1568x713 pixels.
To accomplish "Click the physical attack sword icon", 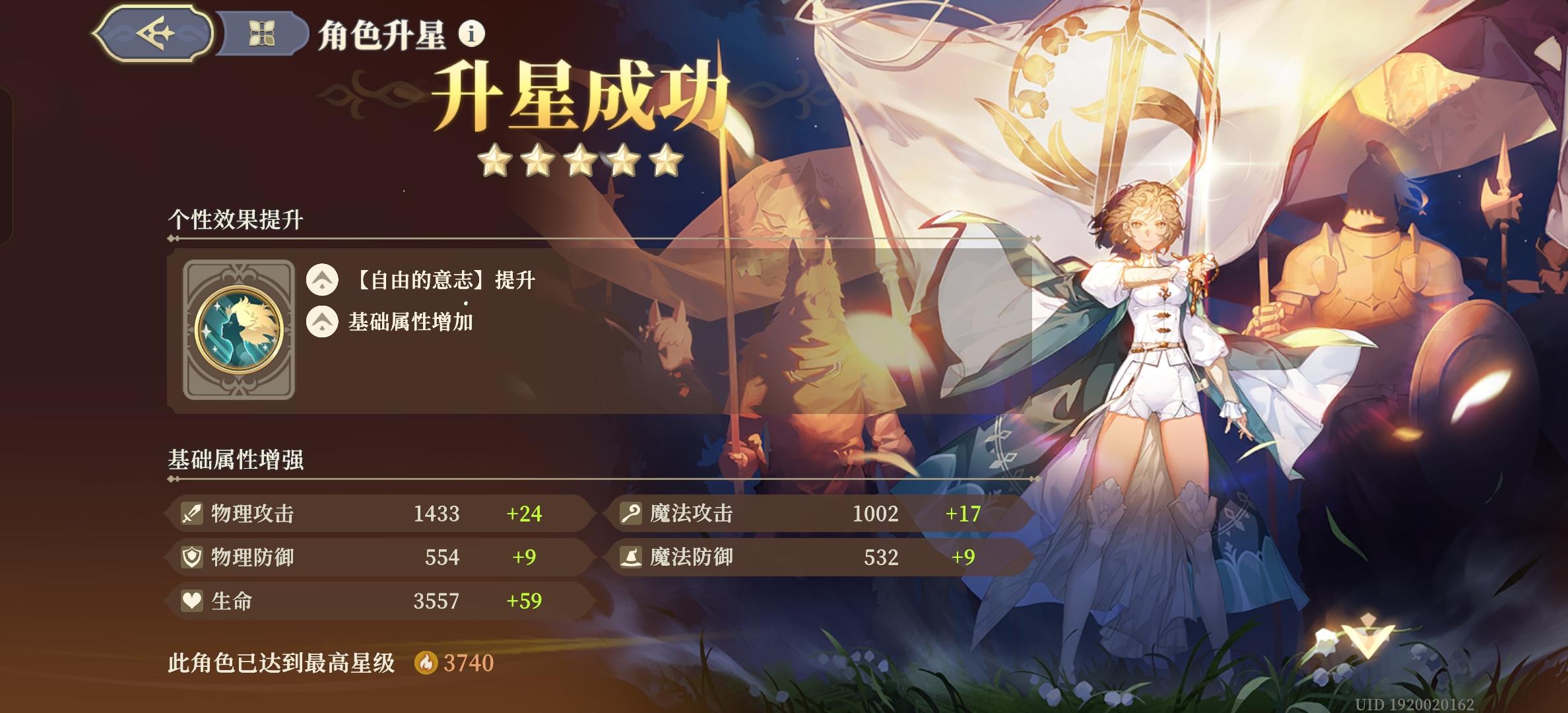I will pos(191,514).
